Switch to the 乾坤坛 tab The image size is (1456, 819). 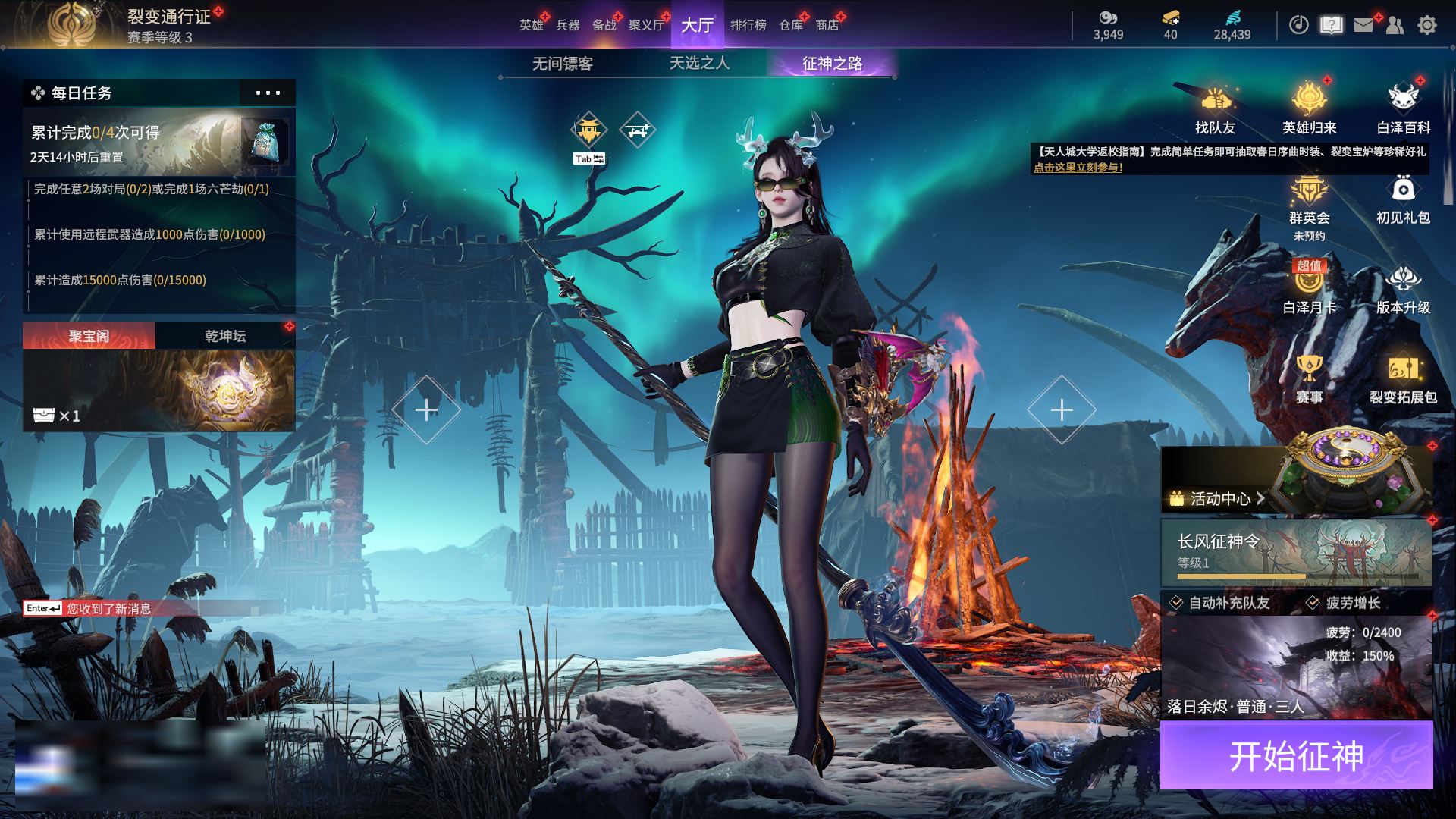coord(225,336)
